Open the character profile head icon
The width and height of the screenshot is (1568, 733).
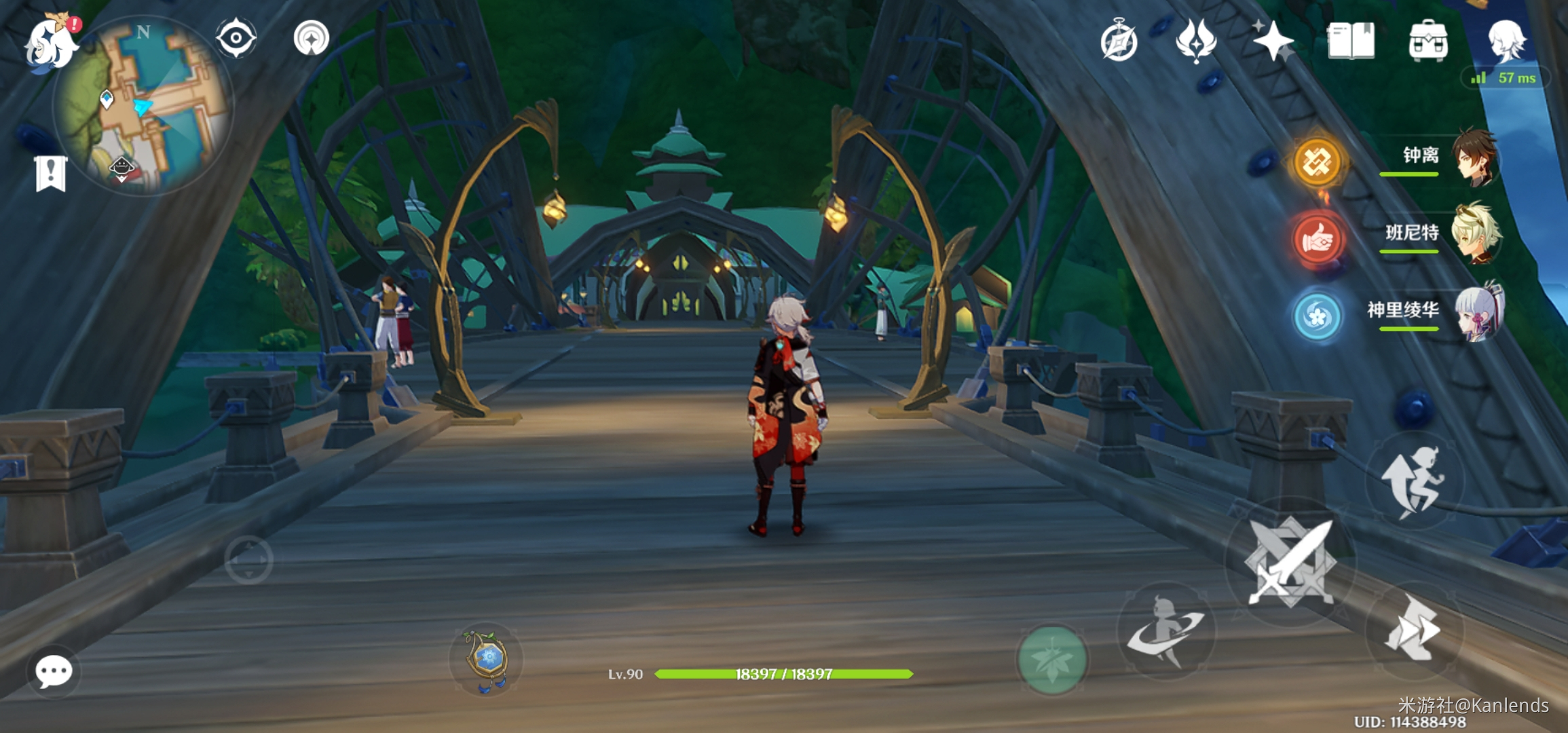coord(1507,39)
